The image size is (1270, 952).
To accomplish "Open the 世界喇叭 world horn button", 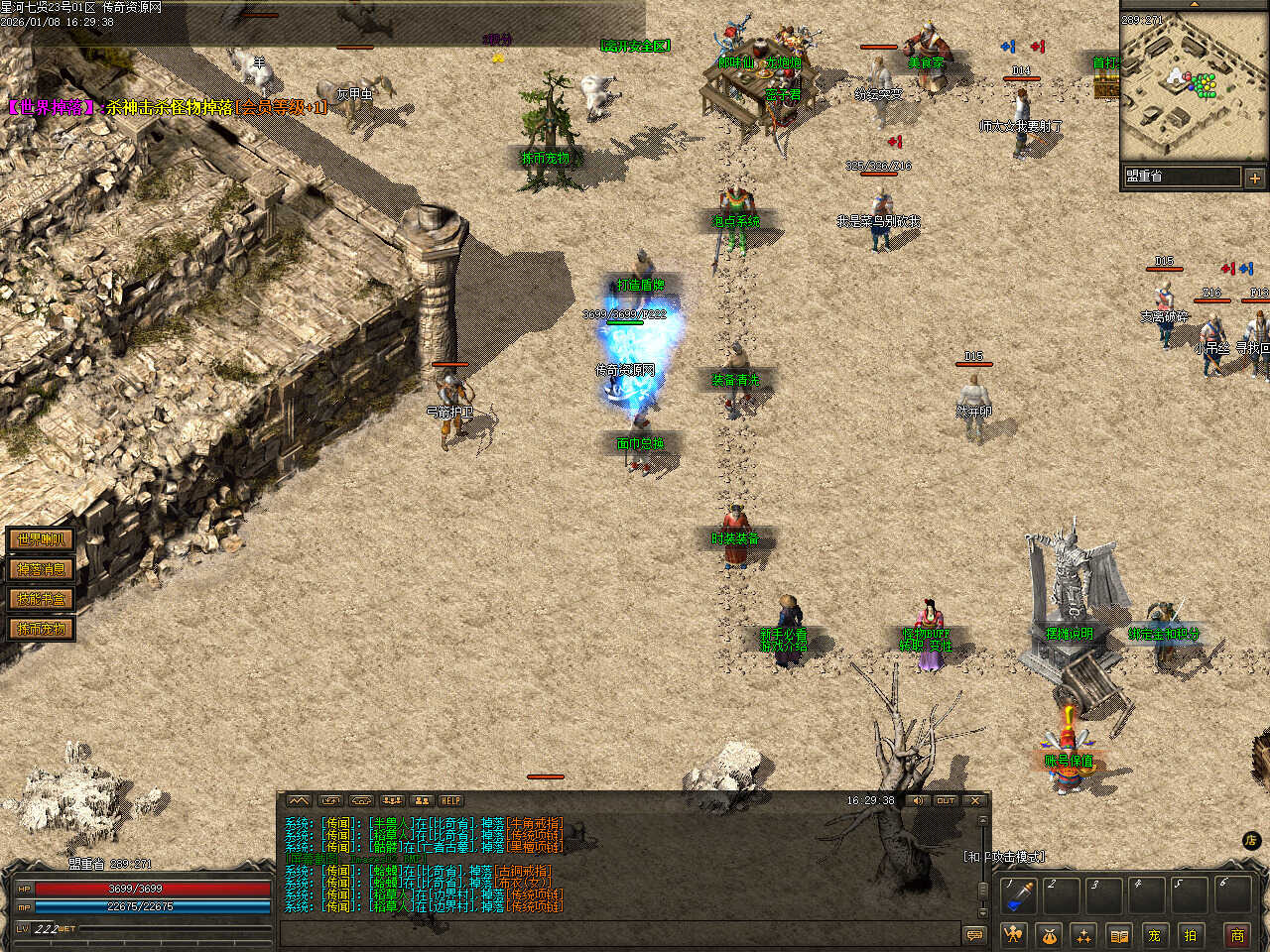I will click(x=41, y=539).
